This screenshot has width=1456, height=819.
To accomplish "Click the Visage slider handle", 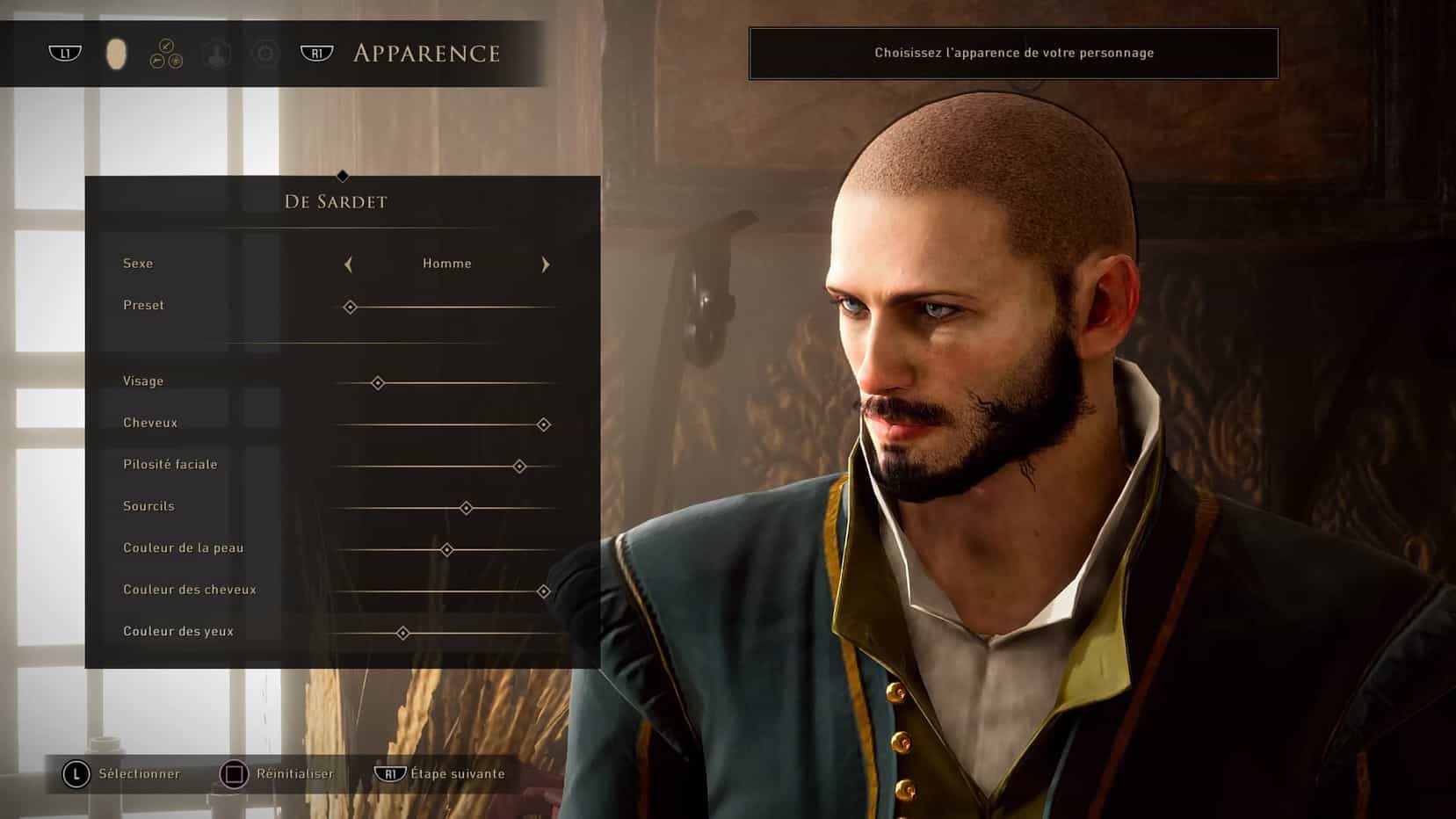I will click(378, 383).
